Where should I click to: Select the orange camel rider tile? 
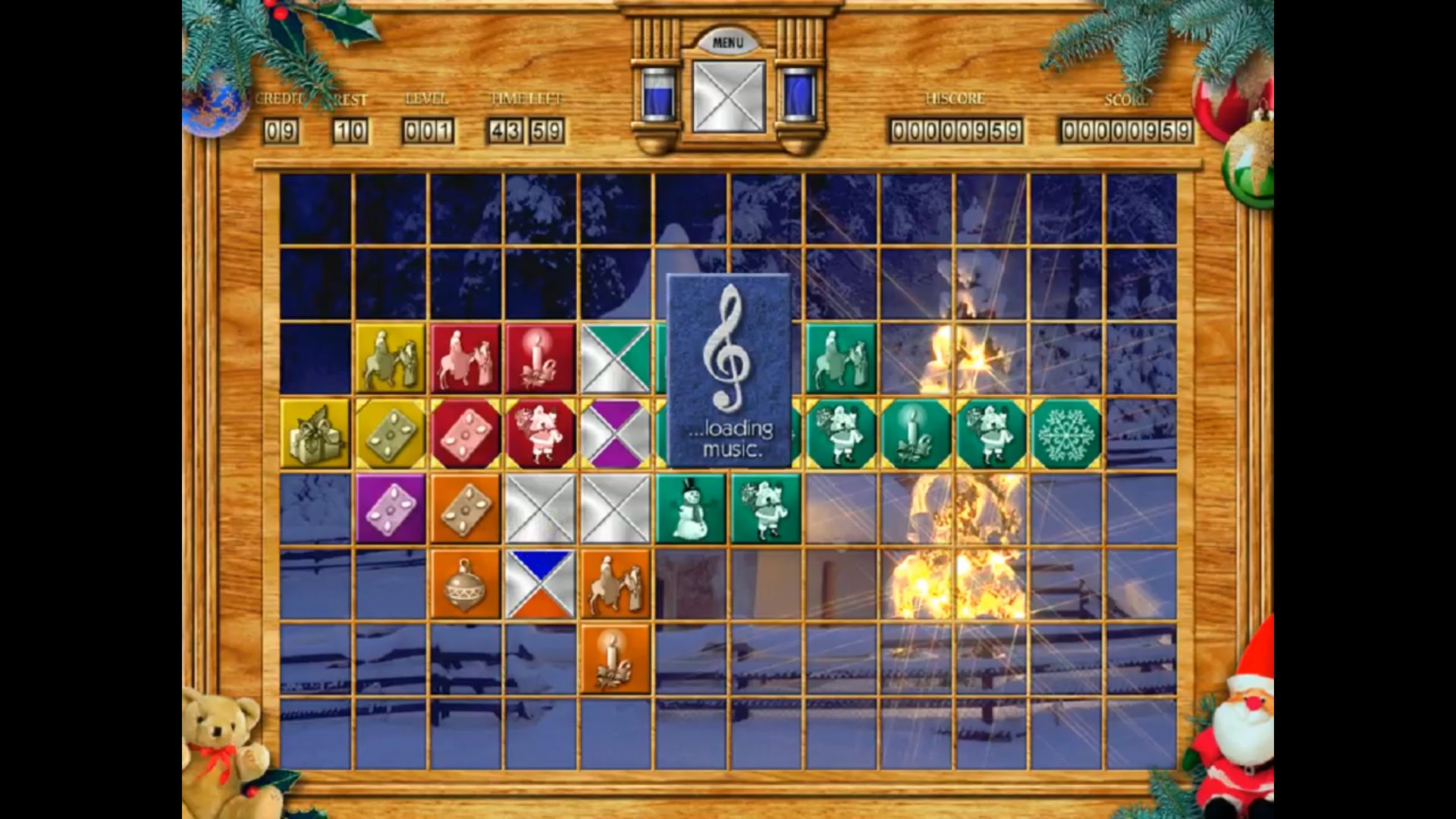[616, 584]
